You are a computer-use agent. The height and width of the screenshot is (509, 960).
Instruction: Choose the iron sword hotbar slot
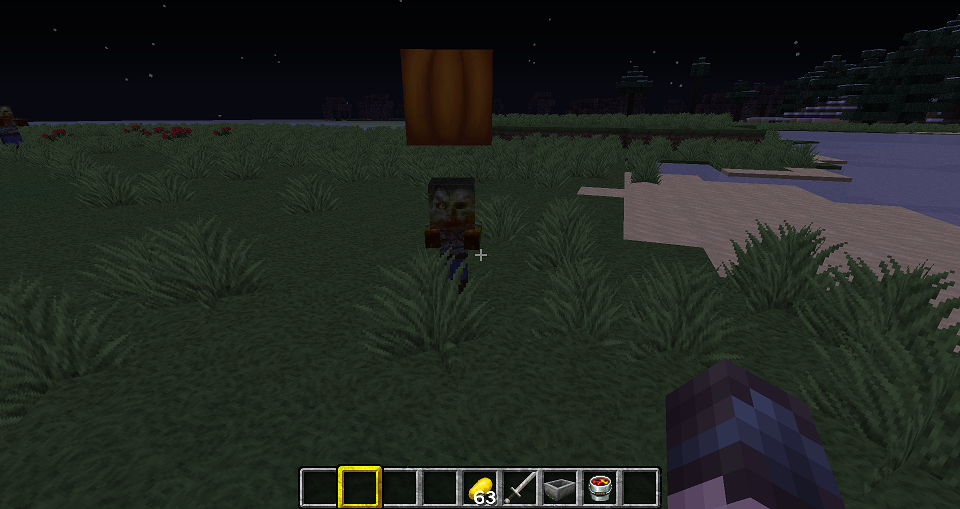click(x=520, y=488)
